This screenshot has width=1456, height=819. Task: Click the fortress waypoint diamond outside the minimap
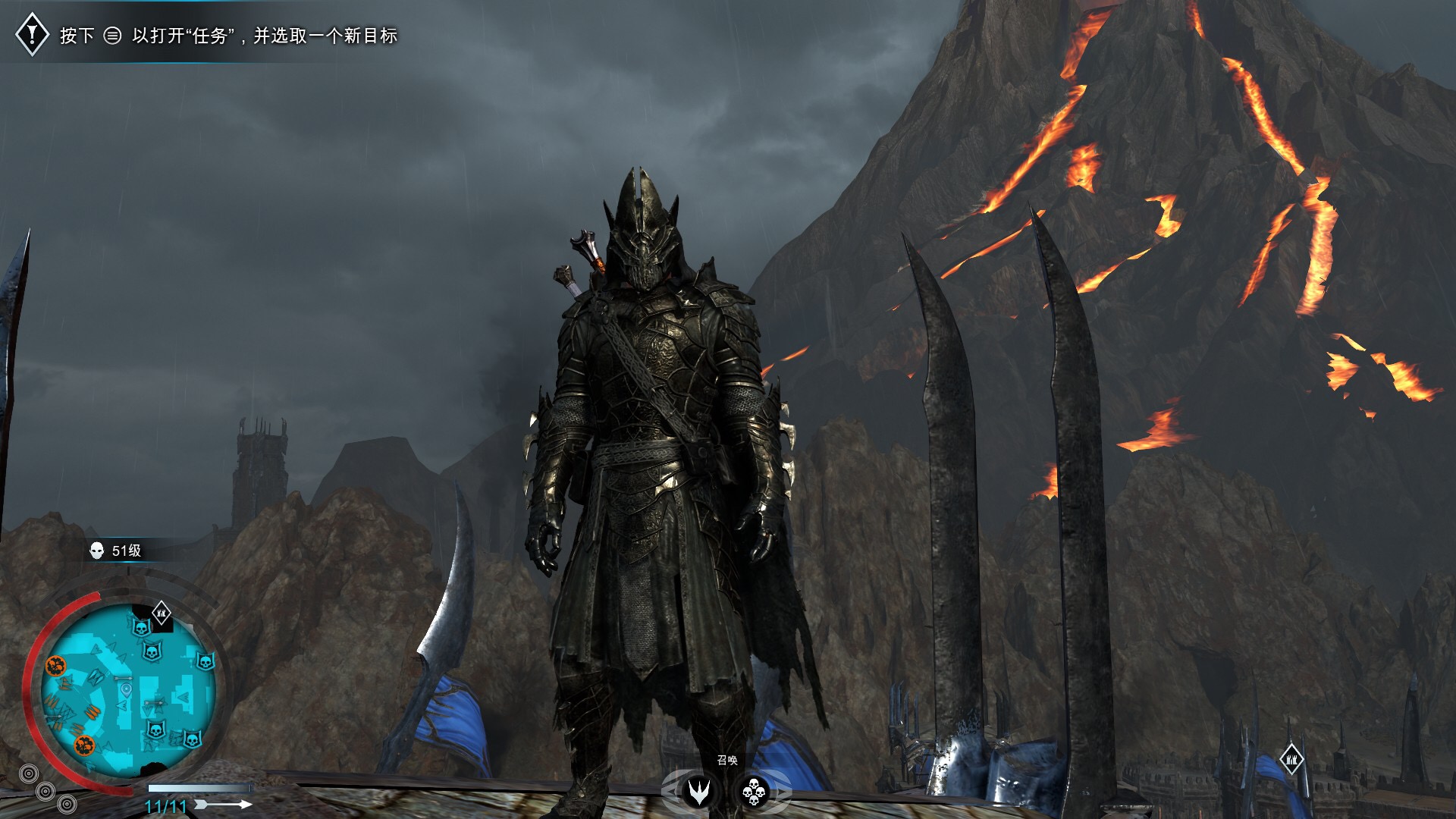tap(1291, 759)
